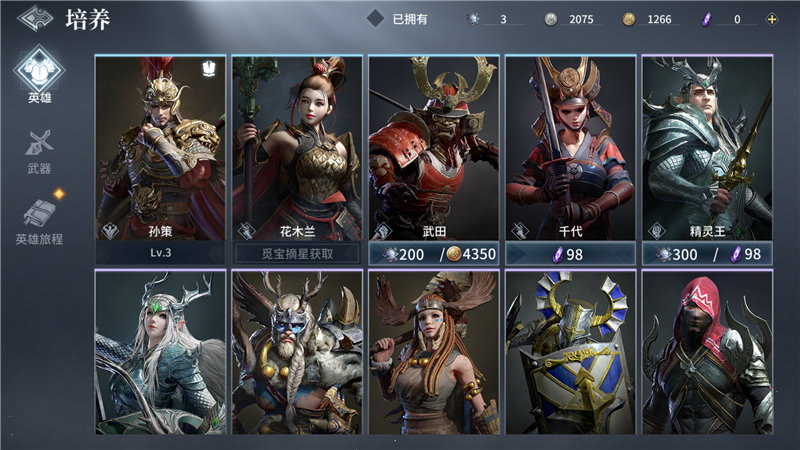Unlock 武田 using the 200 / 4350 price button

pos(433,254)
